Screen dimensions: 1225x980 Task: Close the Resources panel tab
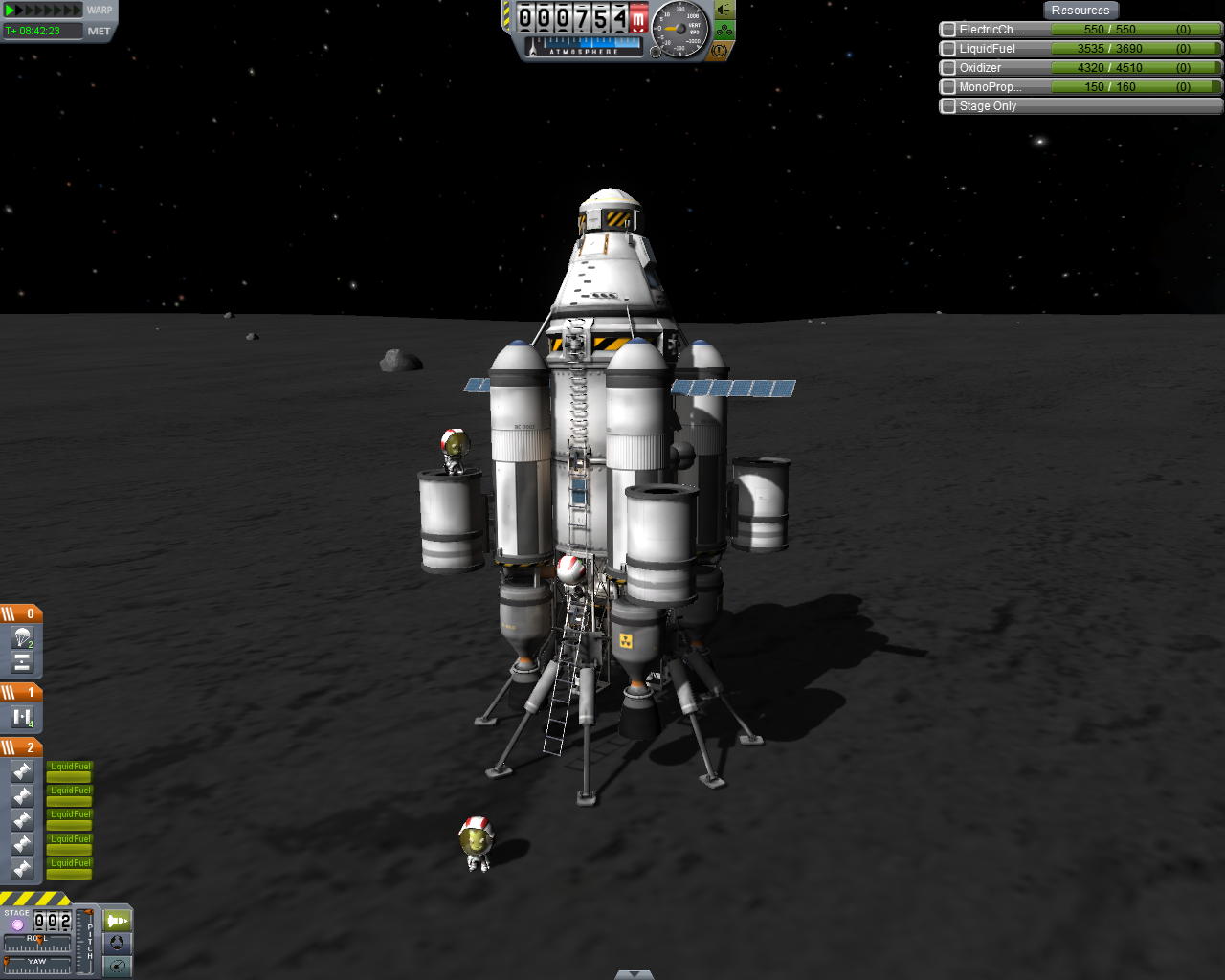(1080, 11)
